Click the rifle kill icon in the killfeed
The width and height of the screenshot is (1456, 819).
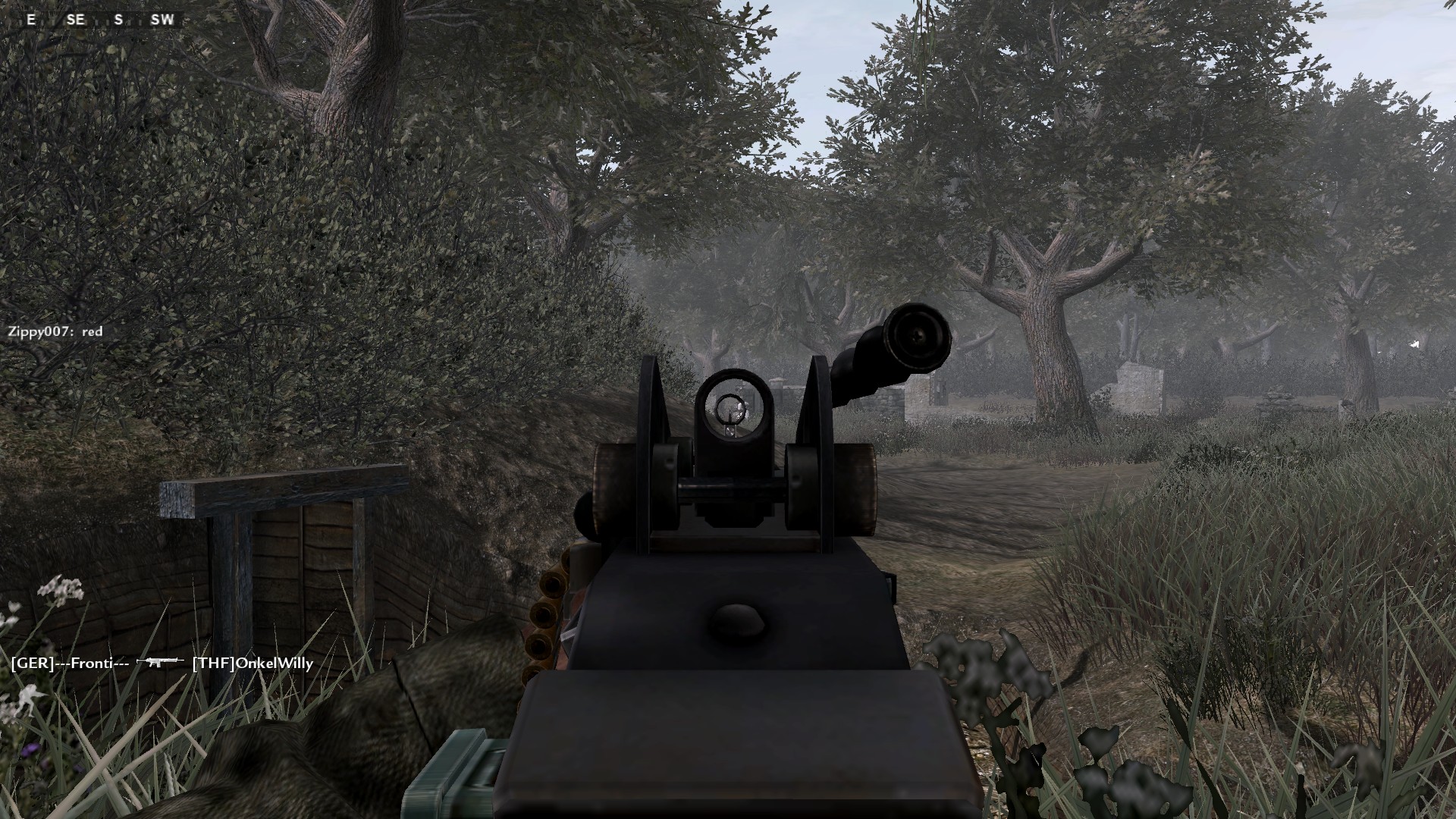(159, 662)
